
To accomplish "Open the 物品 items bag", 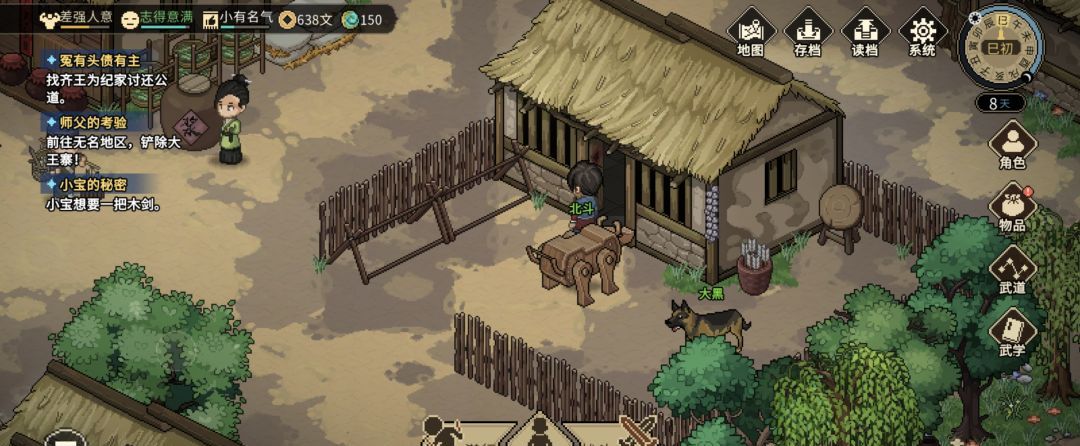I will (1012, 209).
